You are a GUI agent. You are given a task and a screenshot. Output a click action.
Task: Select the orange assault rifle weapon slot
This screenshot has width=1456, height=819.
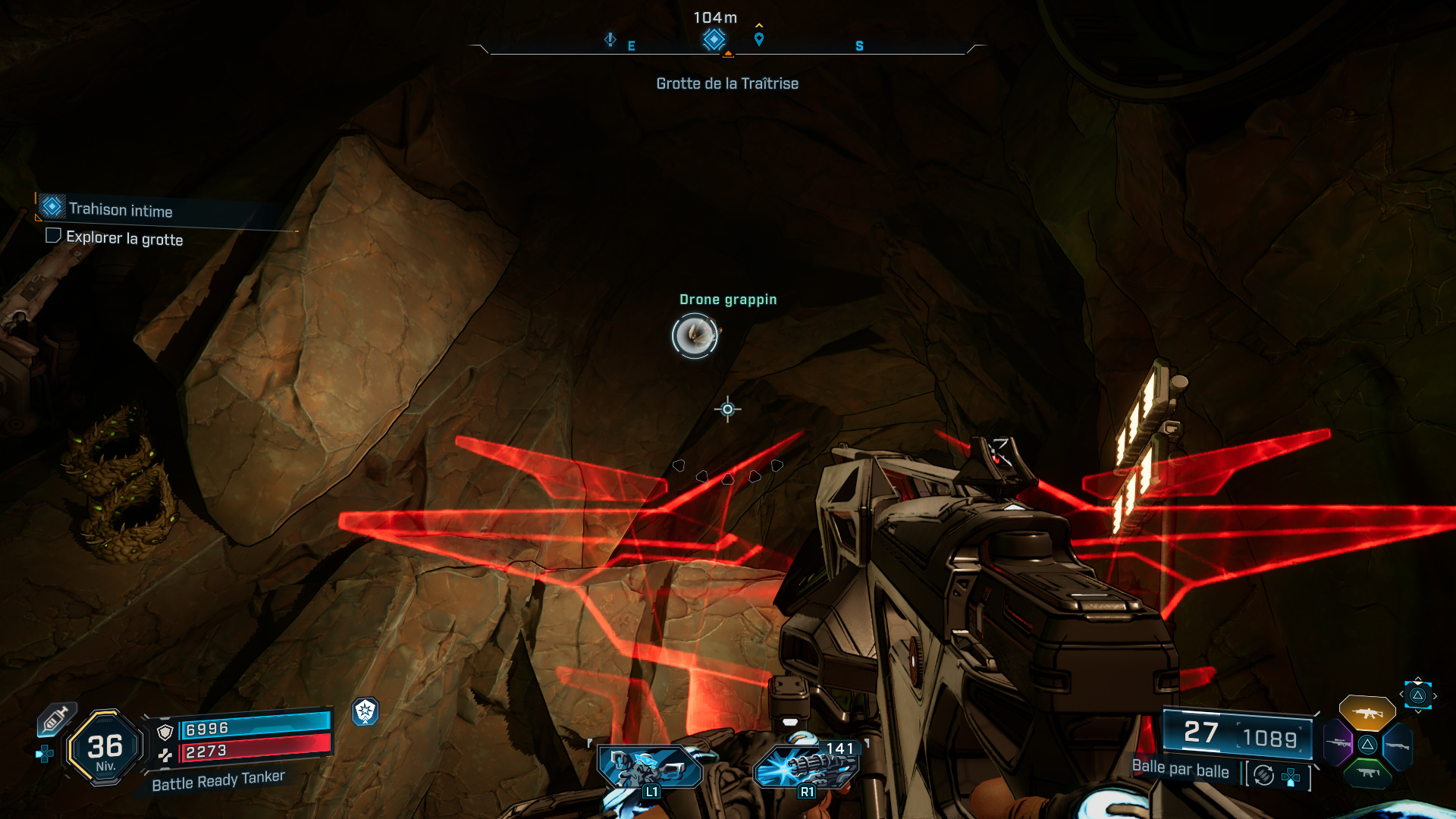pyautogui.click(x=1367, y=713)
